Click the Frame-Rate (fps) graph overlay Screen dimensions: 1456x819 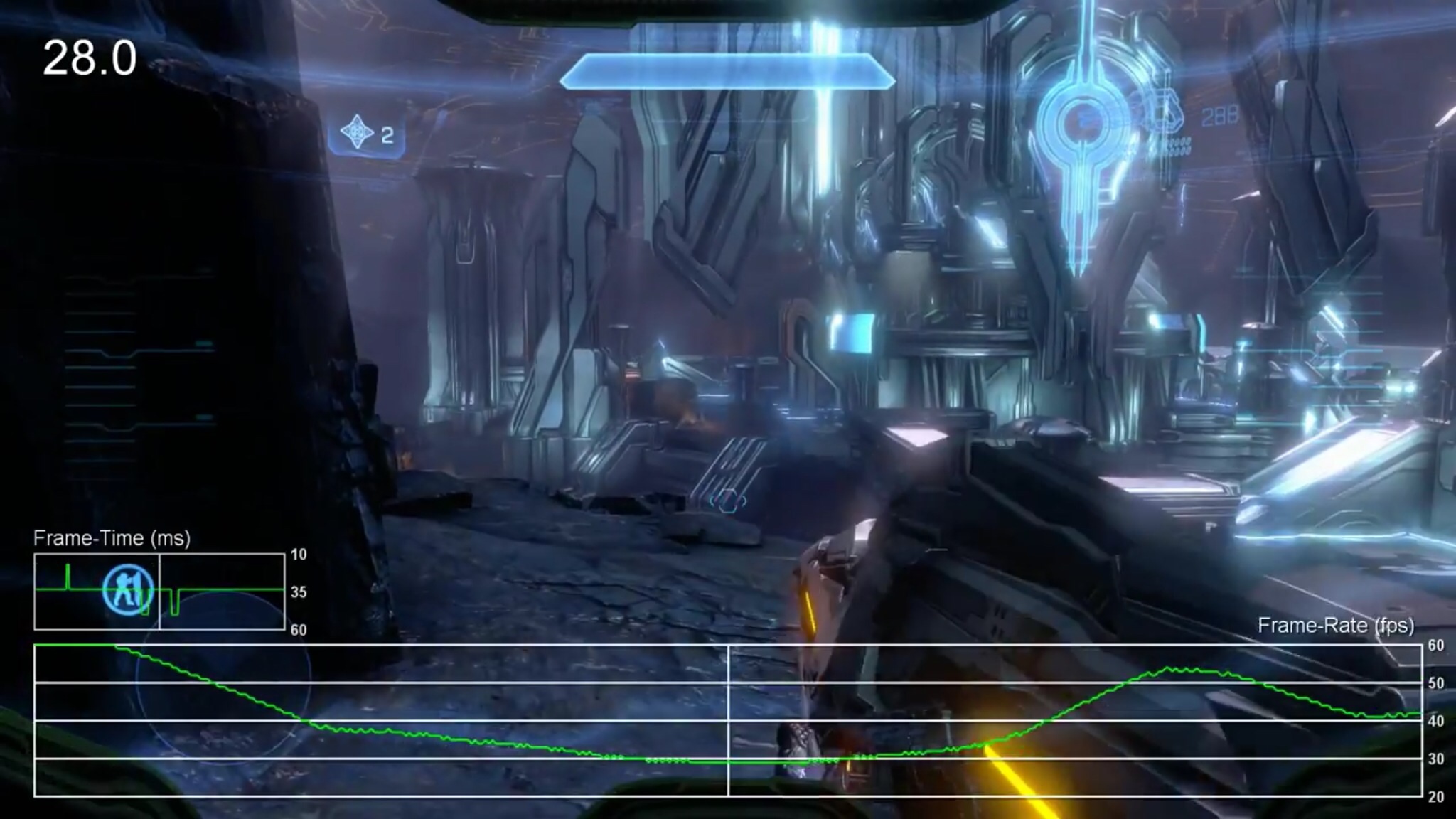tap(728, 719)
